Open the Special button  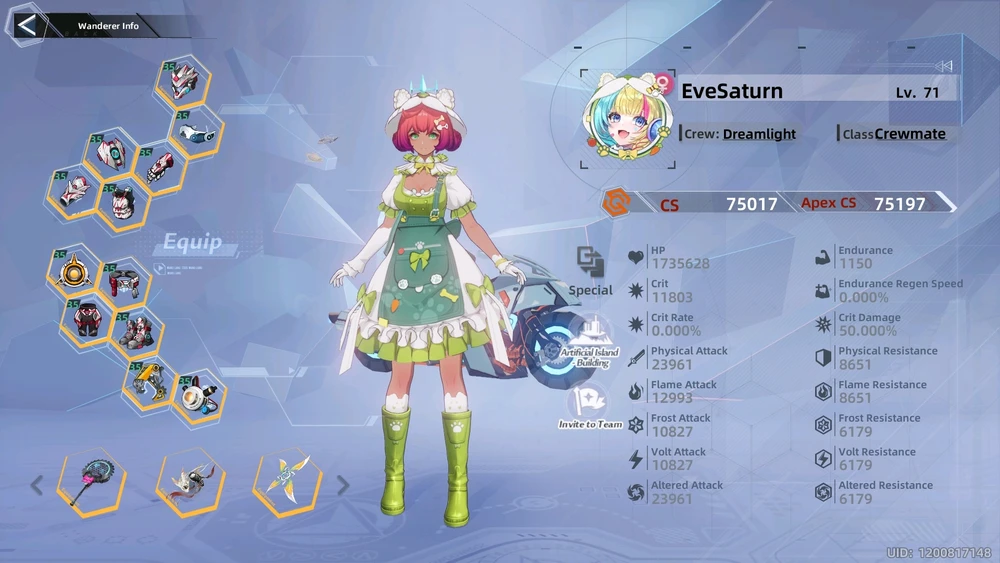(590, 270)
